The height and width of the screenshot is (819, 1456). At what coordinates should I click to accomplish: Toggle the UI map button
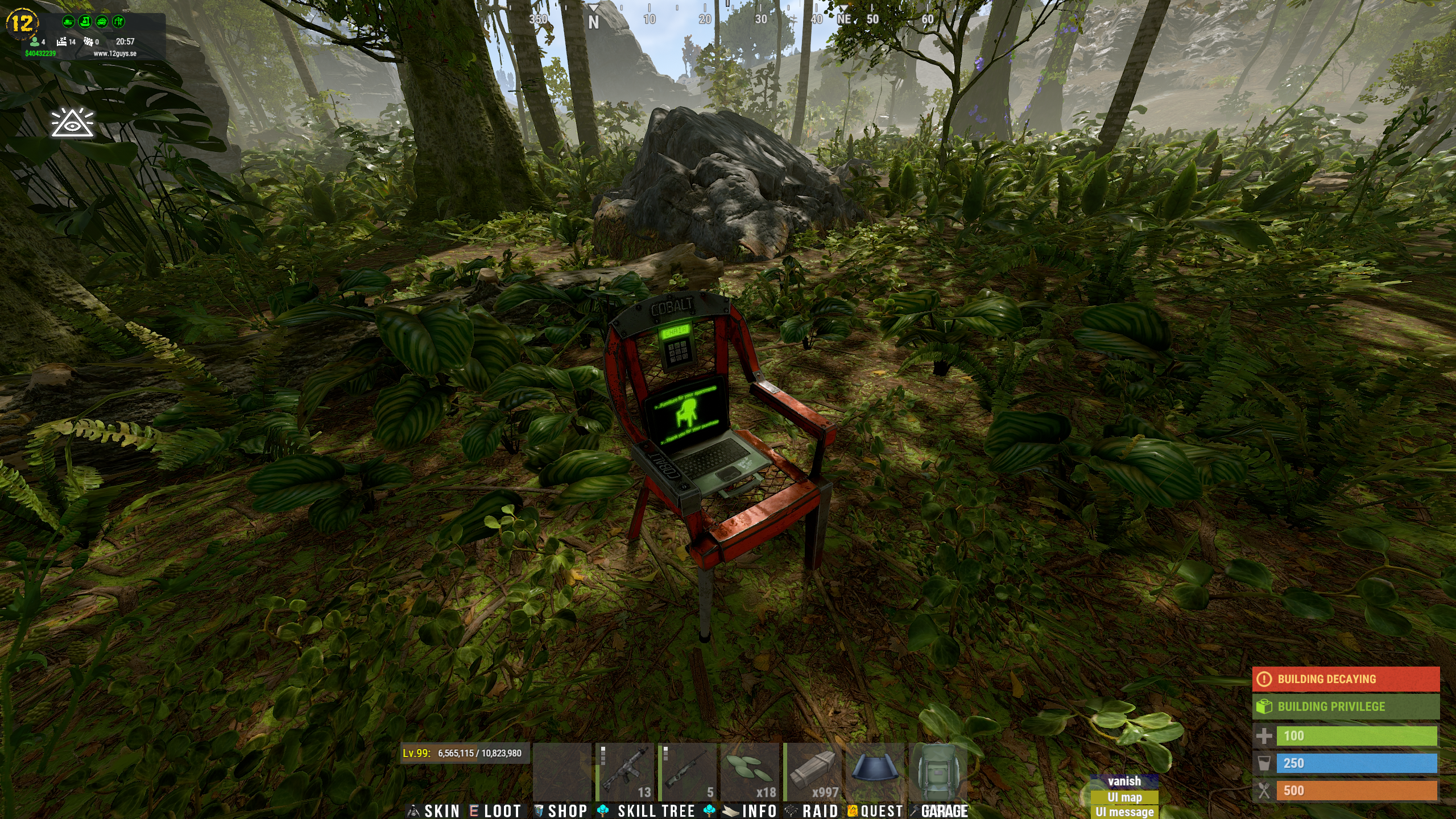pos(1124,797)
